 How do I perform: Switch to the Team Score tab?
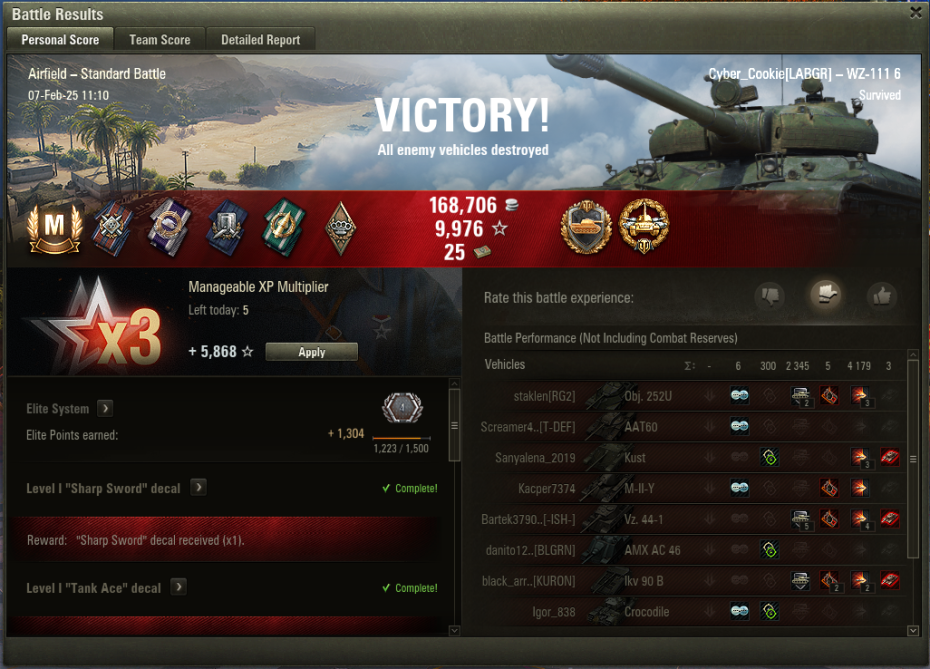pos(160,40)
